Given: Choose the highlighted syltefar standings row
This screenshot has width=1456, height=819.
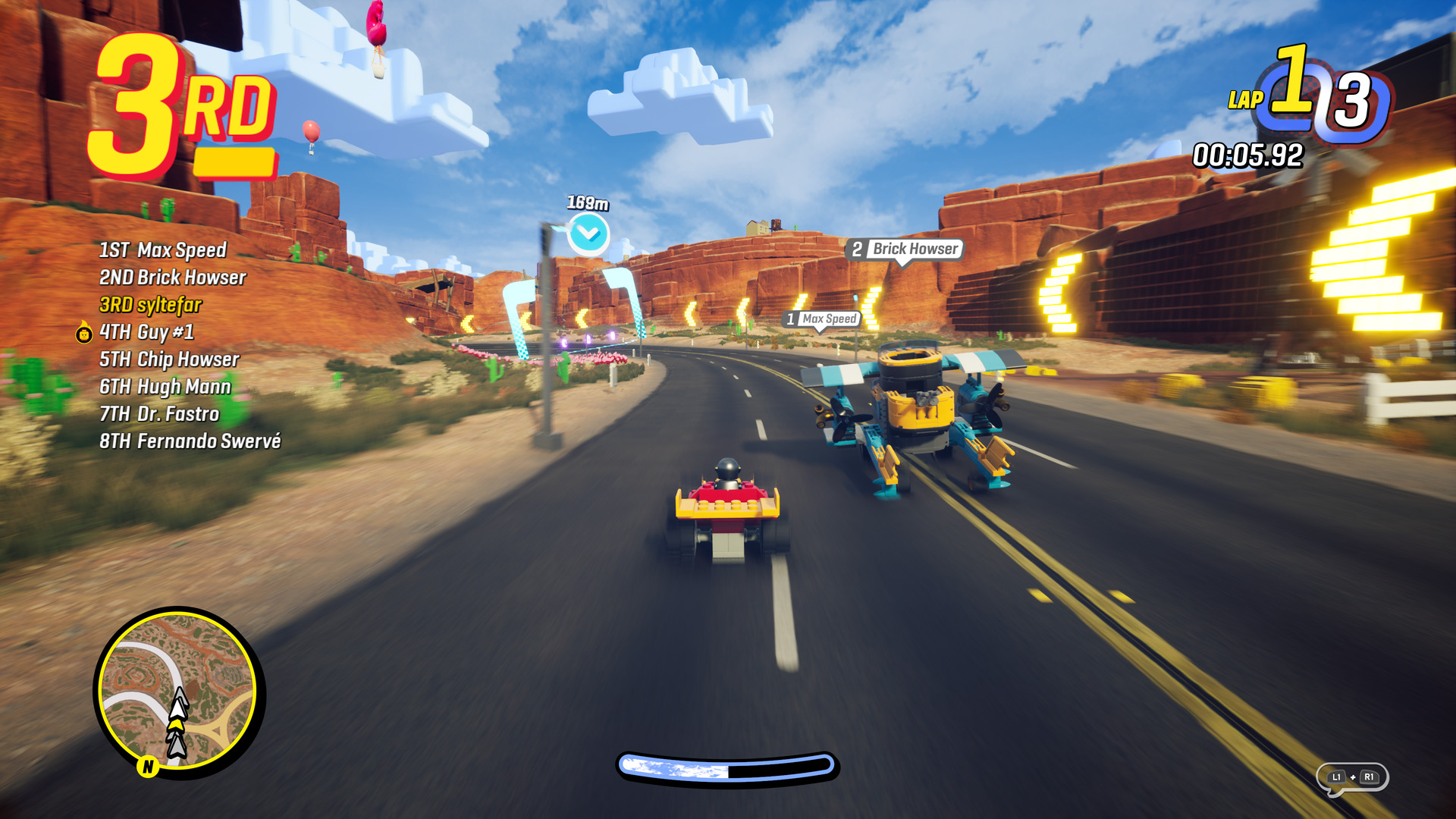Looking at the screenshot, I should [x=150, y=305].
